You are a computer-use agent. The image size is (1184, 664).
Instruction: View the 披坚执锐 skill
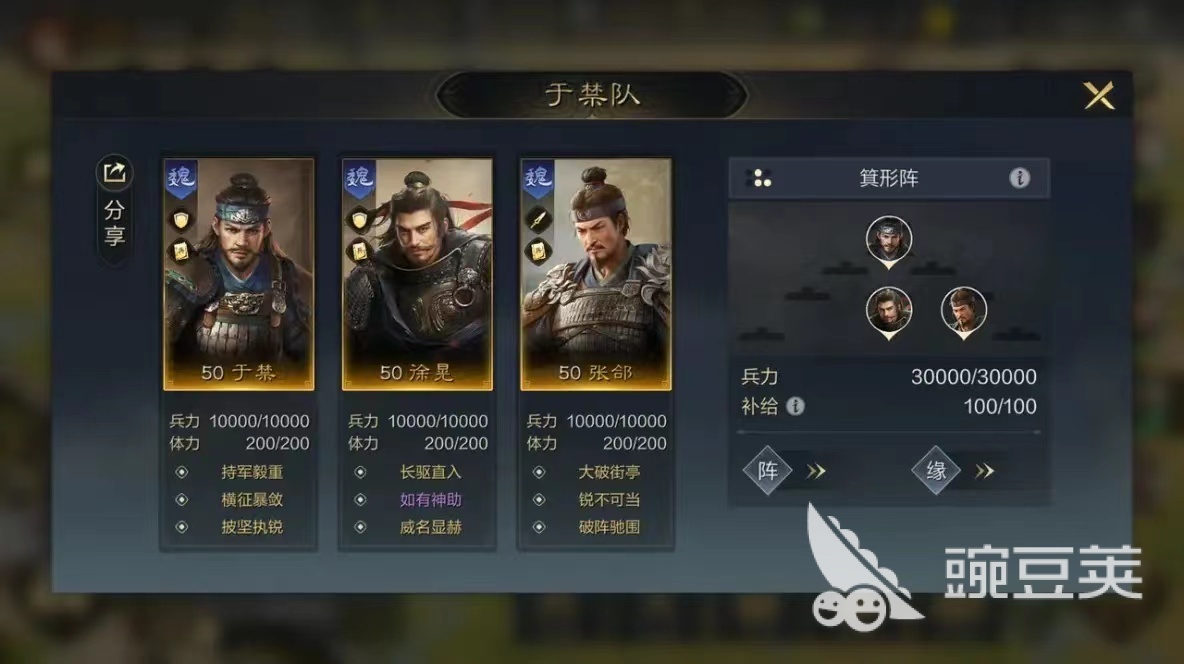pyautogui.click(x=252, y=526)
